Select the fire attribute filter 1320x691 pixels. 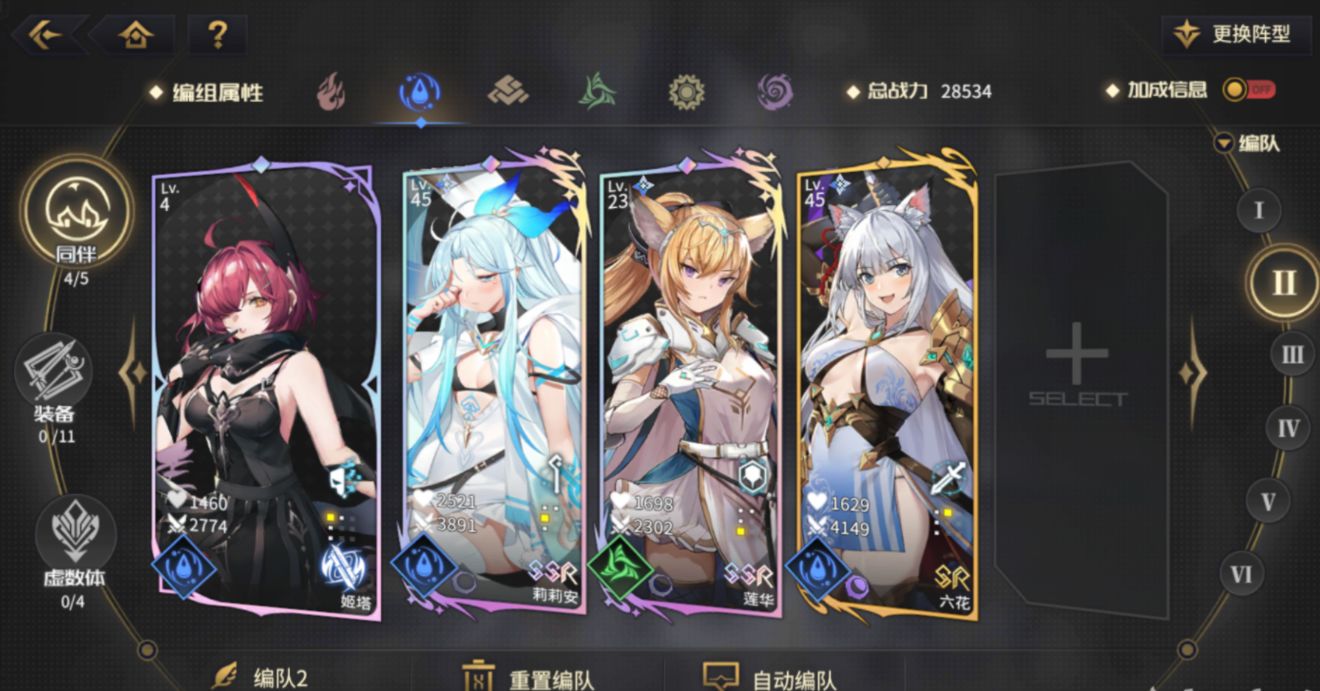[x=330, y=92]
